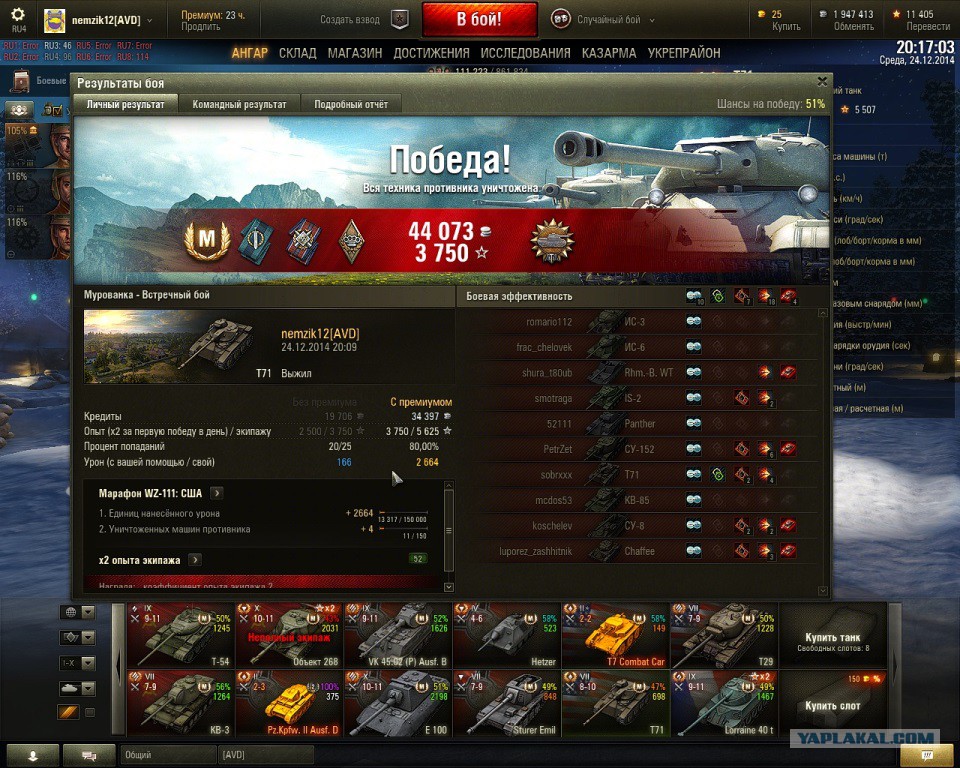
Task: Open the КАЗАРМА barracks menu
Action: coord(609,53)
